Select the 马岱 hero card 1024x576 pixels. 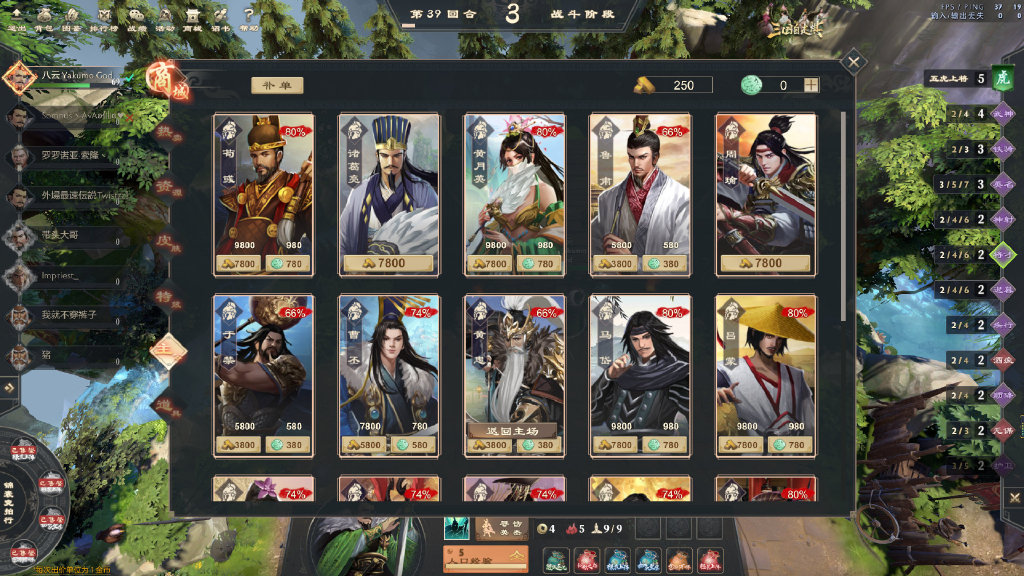coord(639,365)
